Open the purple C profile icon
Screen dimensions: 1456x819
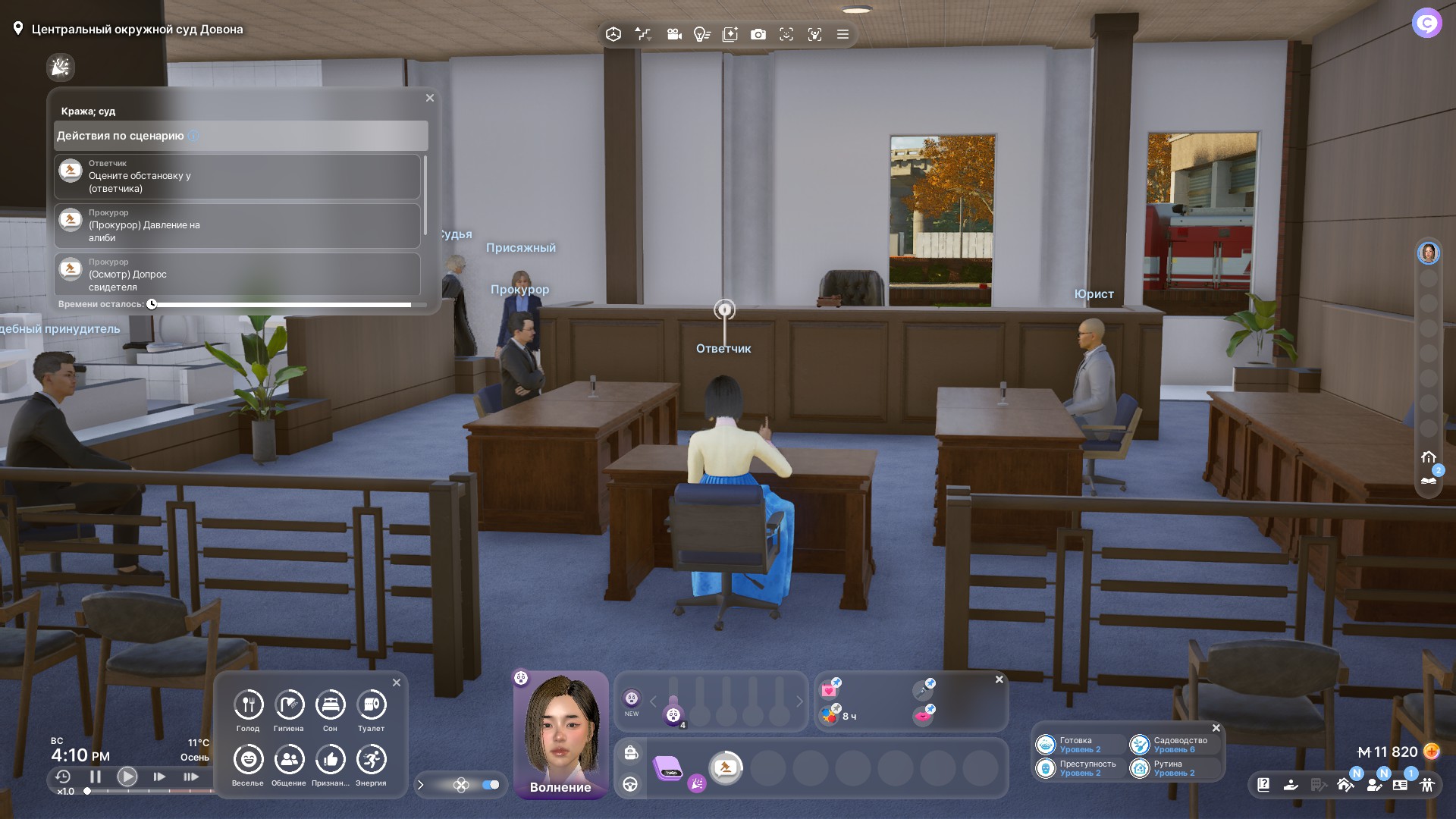[1426, 24]
